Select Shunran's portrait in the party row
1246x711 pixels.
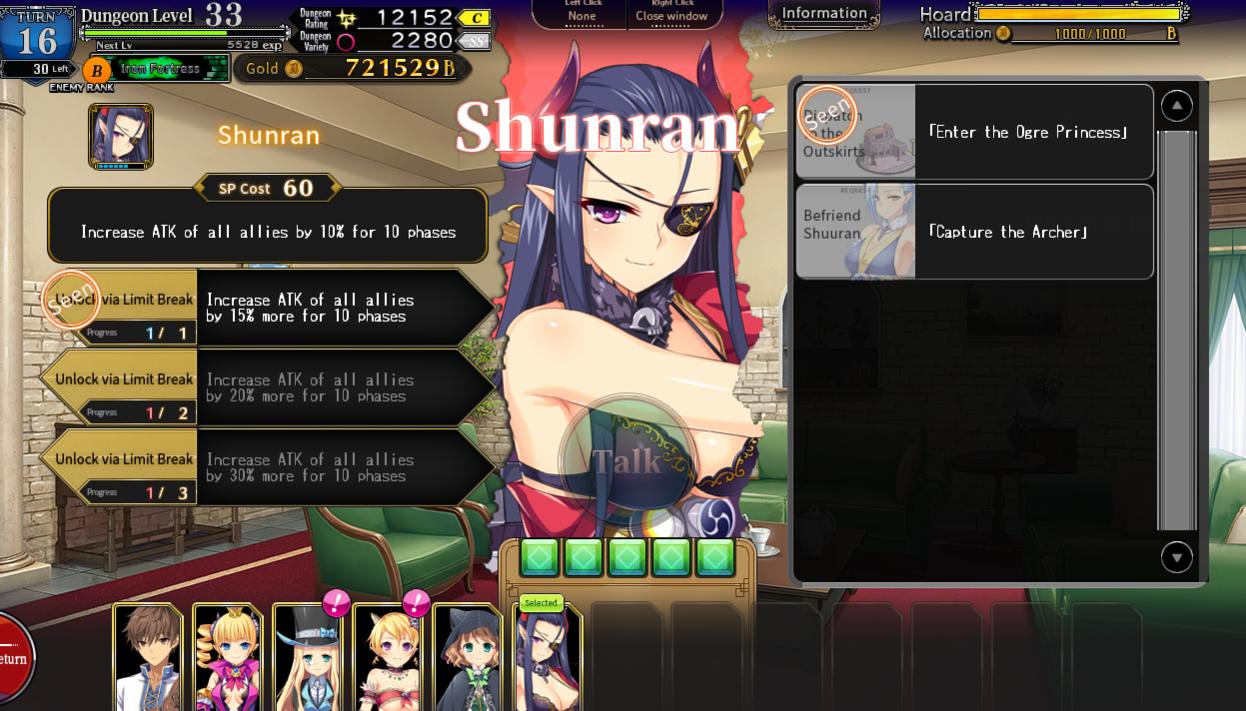tap(547, 660)
